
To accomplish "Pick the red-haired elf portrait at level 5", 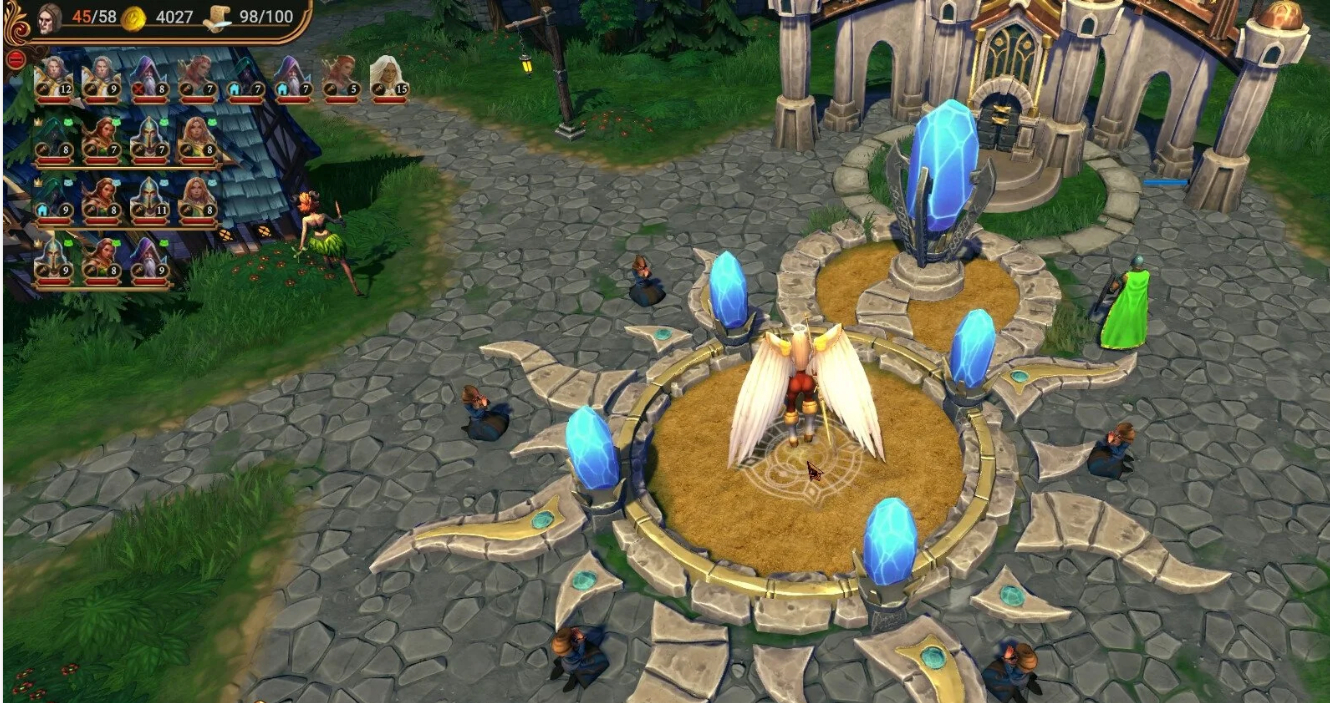I will coord(340,78).
